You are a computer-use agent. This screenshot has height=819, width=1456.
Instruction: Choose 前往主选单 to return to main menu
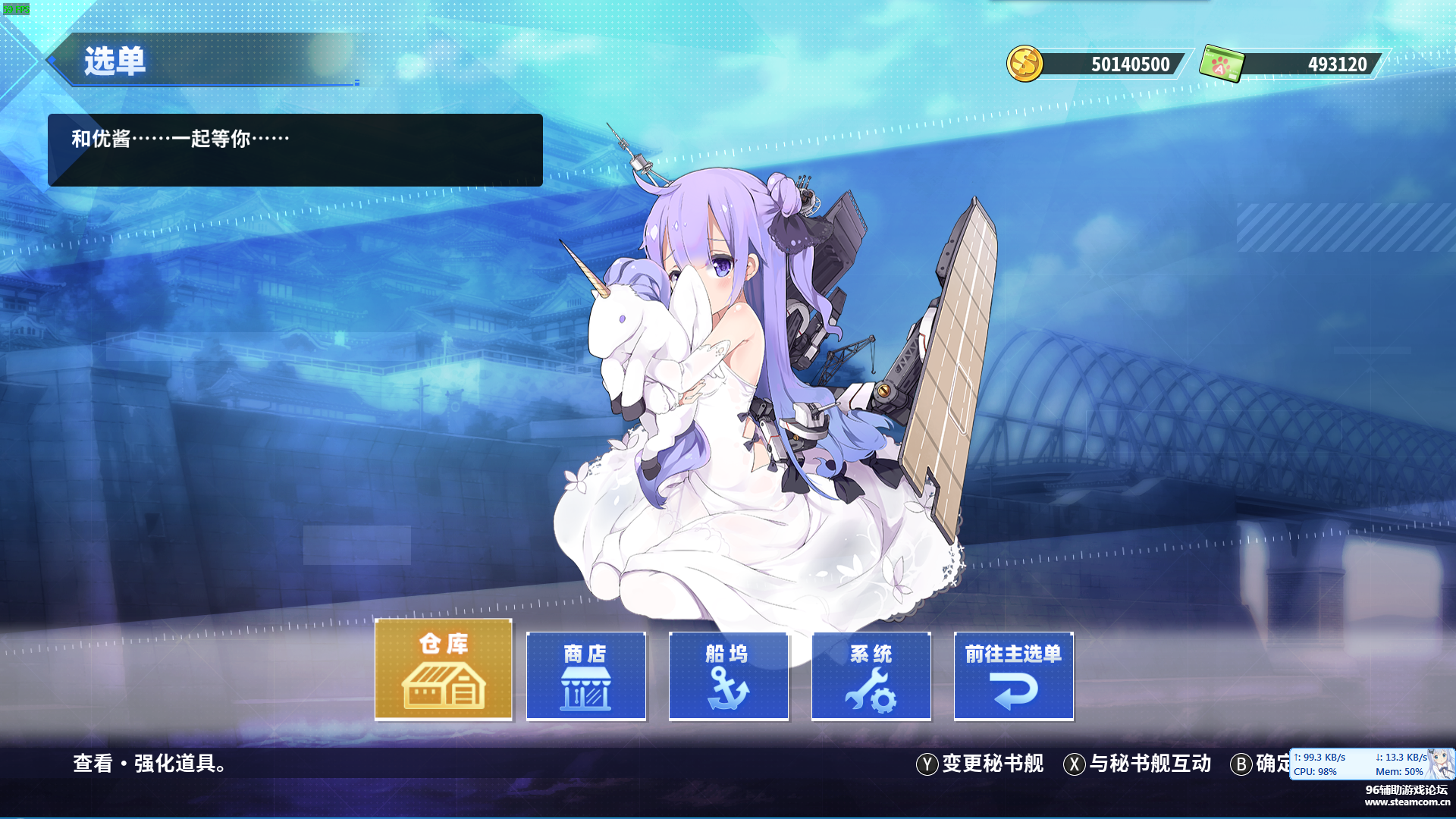[1013, 676]
